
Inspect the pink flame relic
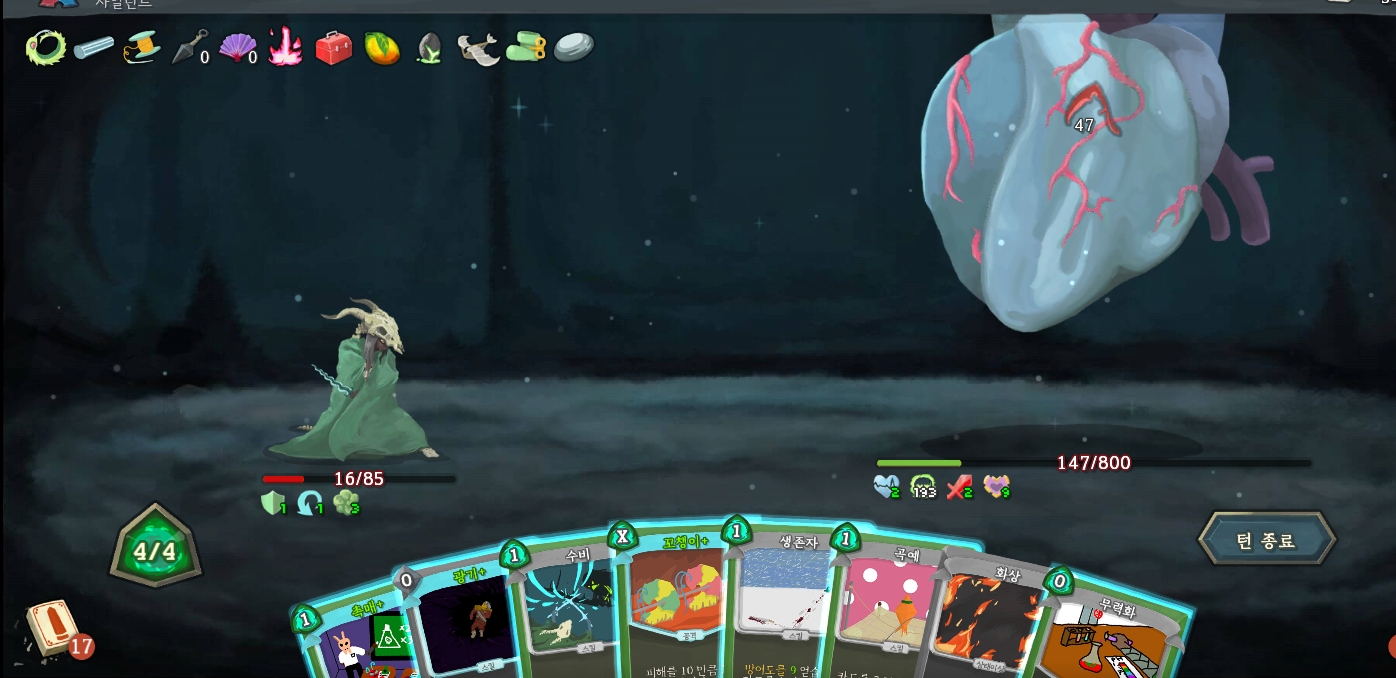[285, 46]
